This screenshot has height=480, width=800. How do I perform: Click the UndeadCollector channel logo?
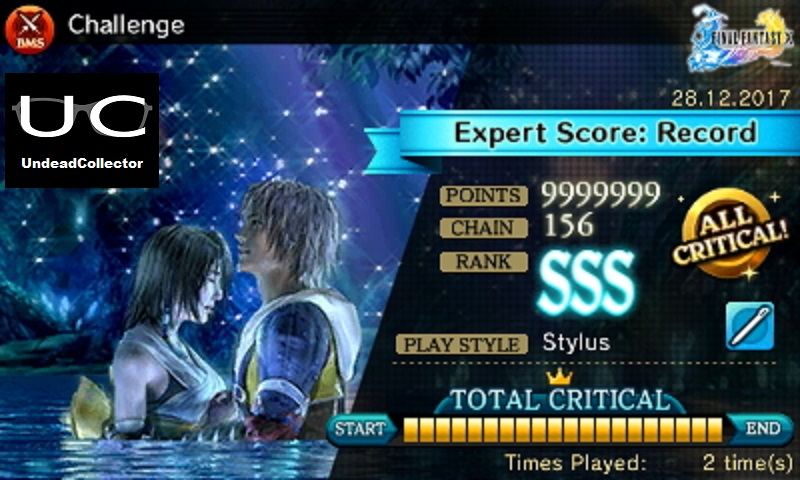[x=82, y=130]
